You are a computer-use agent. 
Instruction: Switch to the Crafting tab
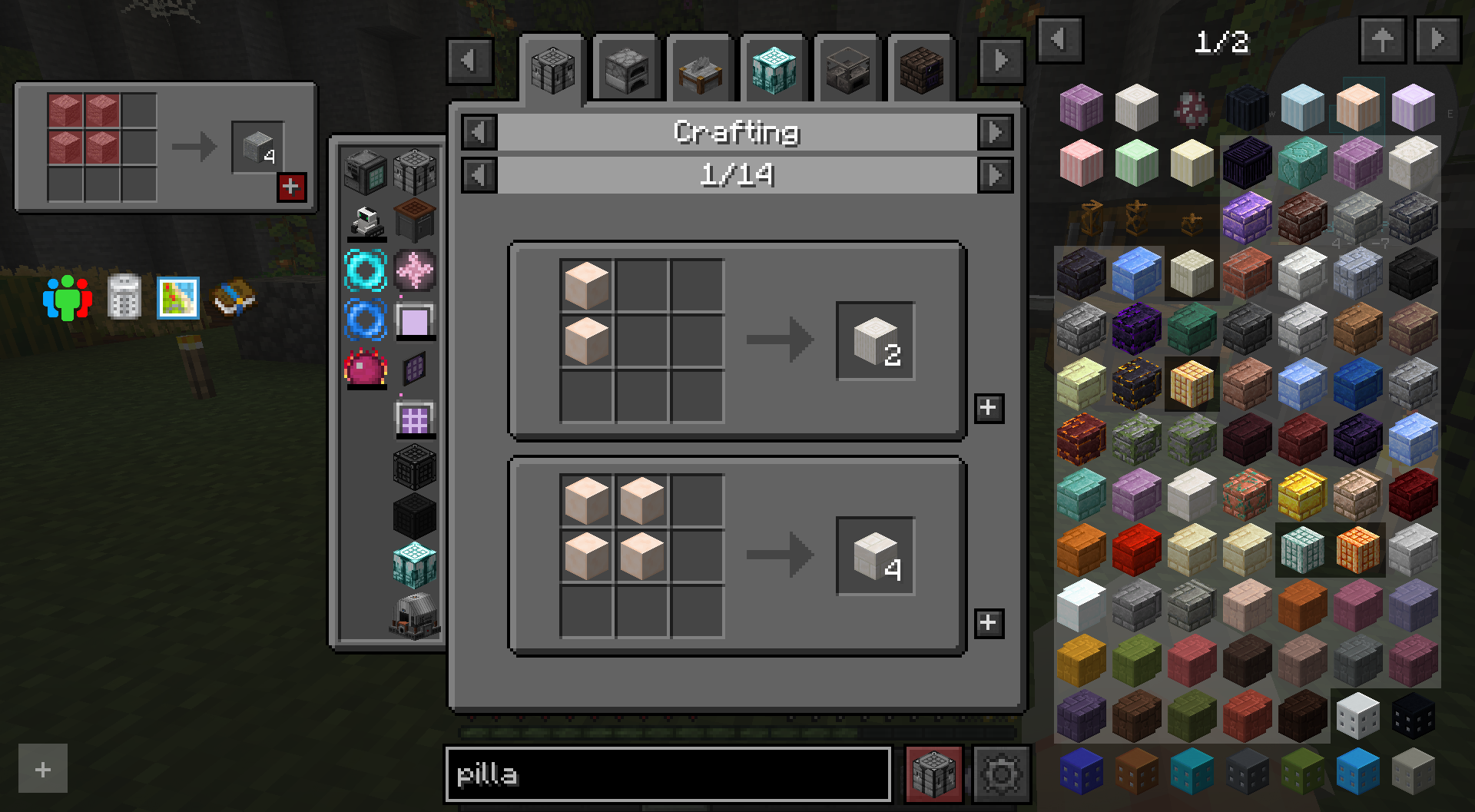552,69
